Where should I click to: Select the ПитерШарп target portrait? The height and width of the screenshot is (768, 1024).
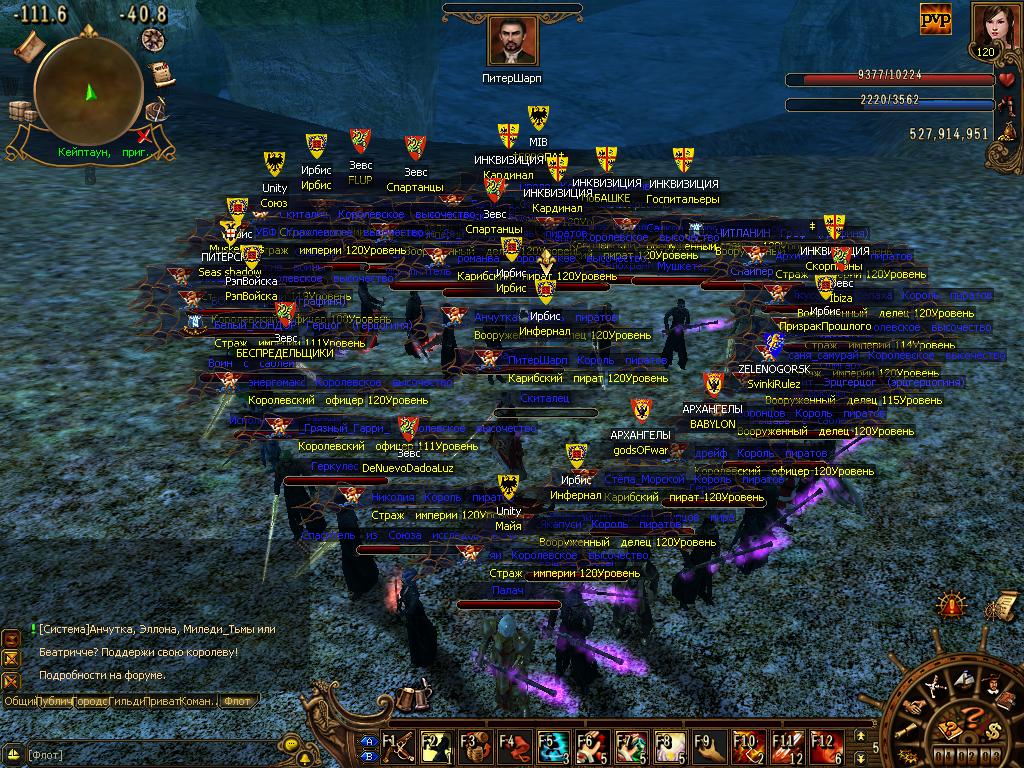pos(513,42)
